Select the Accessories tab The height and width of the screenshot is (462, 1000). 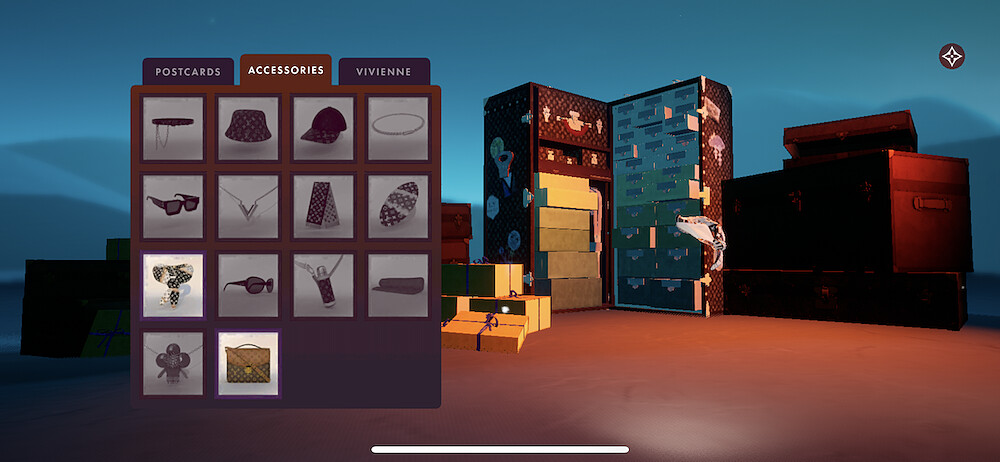(286, 70)
